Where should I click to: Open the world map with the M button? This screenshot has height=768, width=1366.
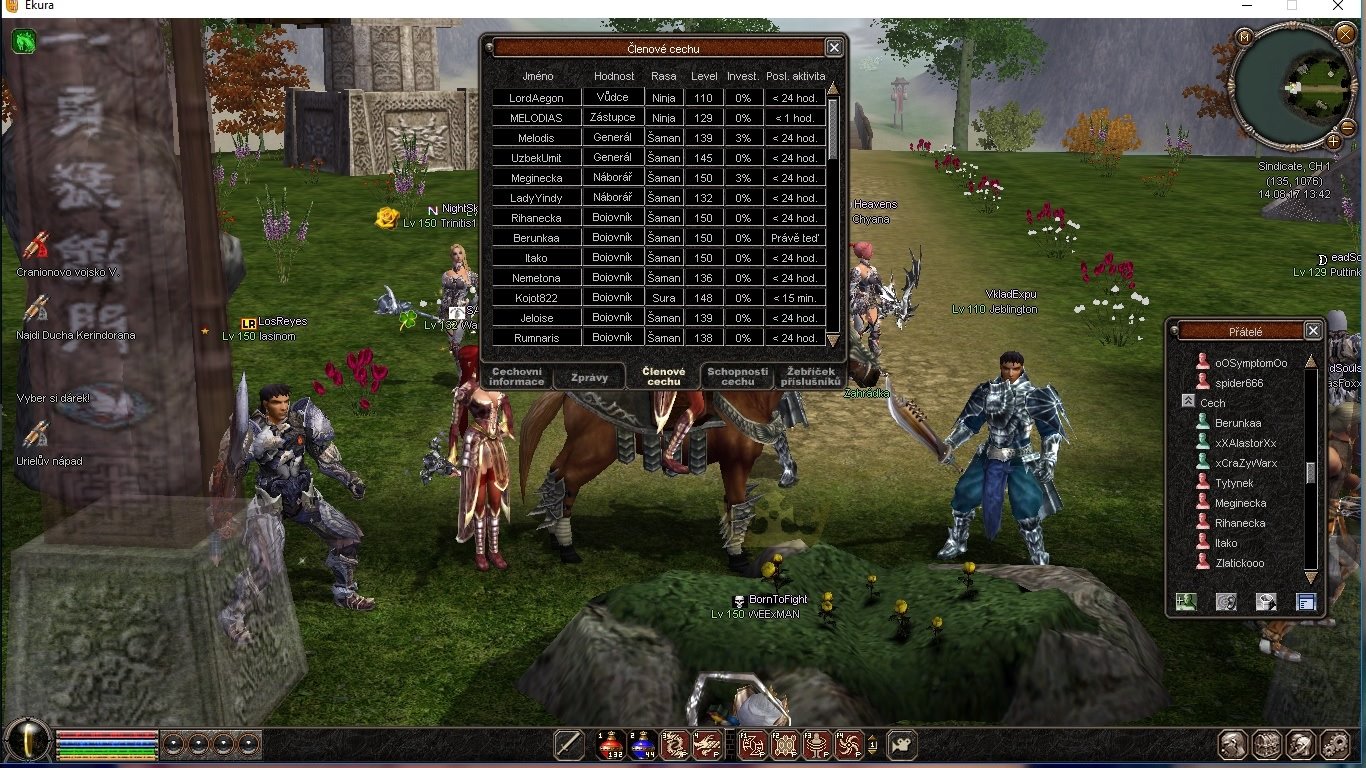pos(1245,38)
